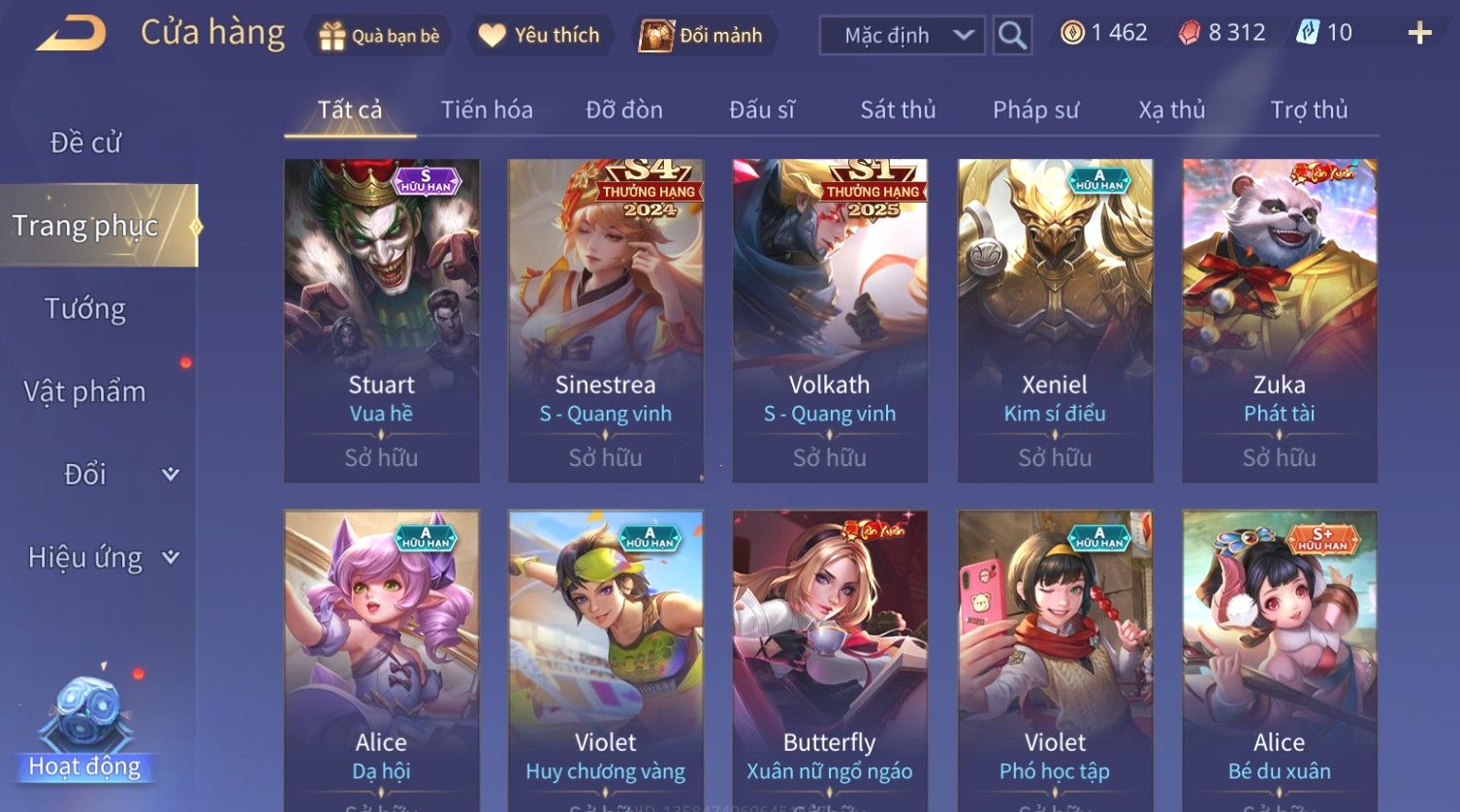Switch to the Tiến hóa tab
Image resolution: width=1460 pixels, height=812 pixels.
(x=487, y=110)
